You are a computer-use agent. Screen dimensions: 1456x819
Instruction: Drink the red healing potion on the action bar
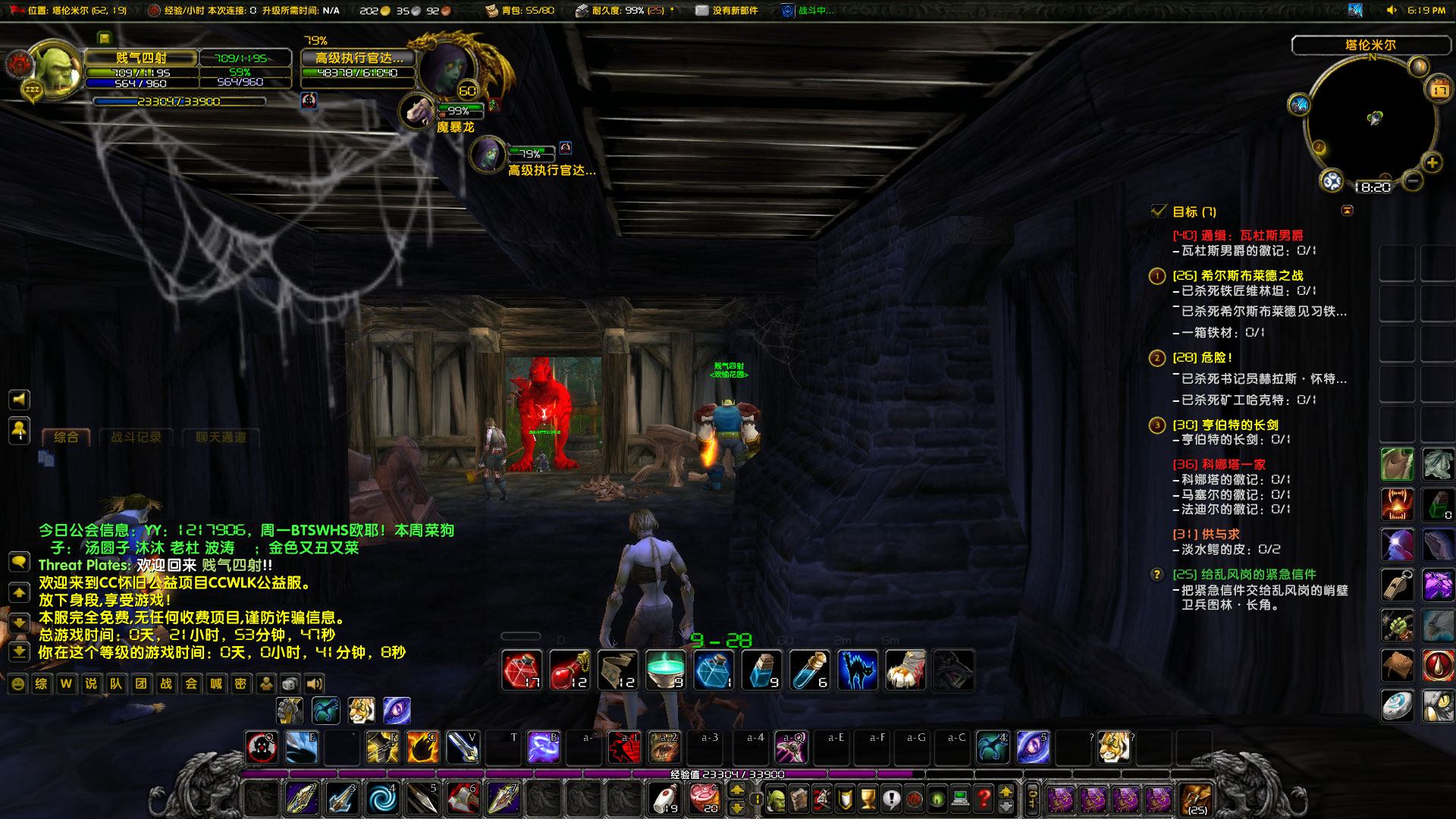[522, 670]
